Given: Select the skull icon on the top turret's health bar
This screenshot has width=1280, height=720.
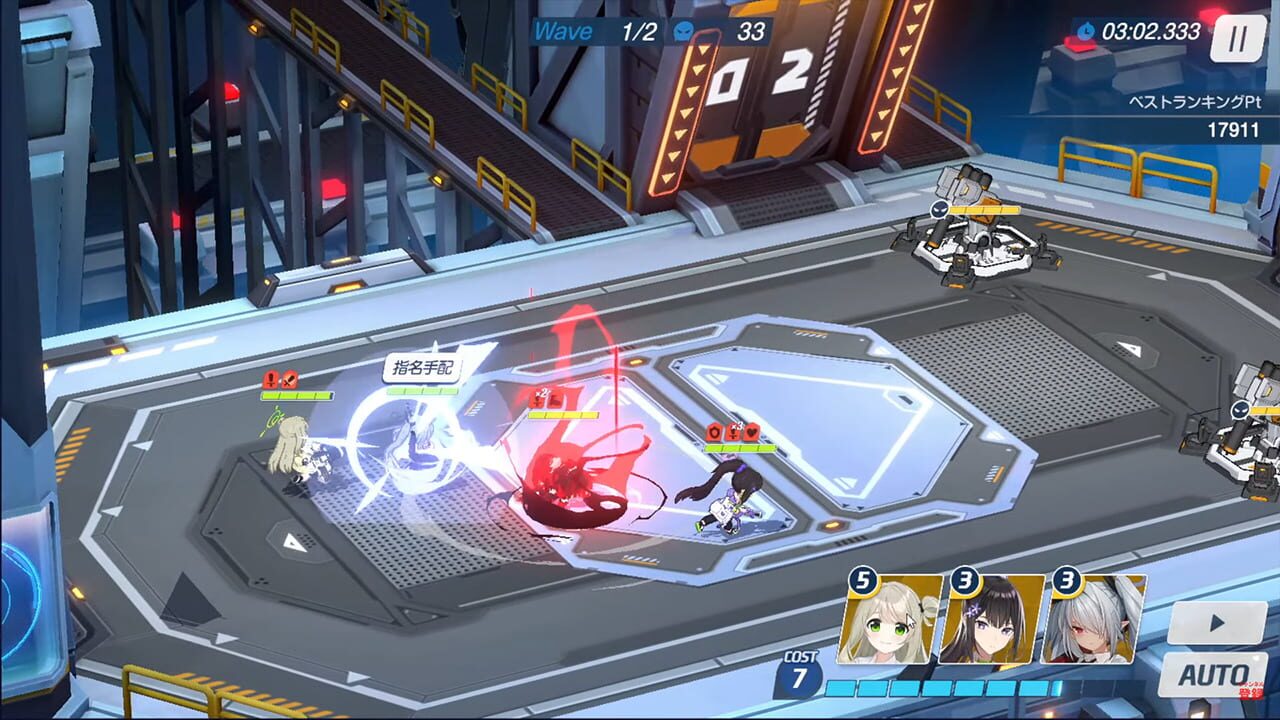Looking at the screenshot, I should coord(941,208).
